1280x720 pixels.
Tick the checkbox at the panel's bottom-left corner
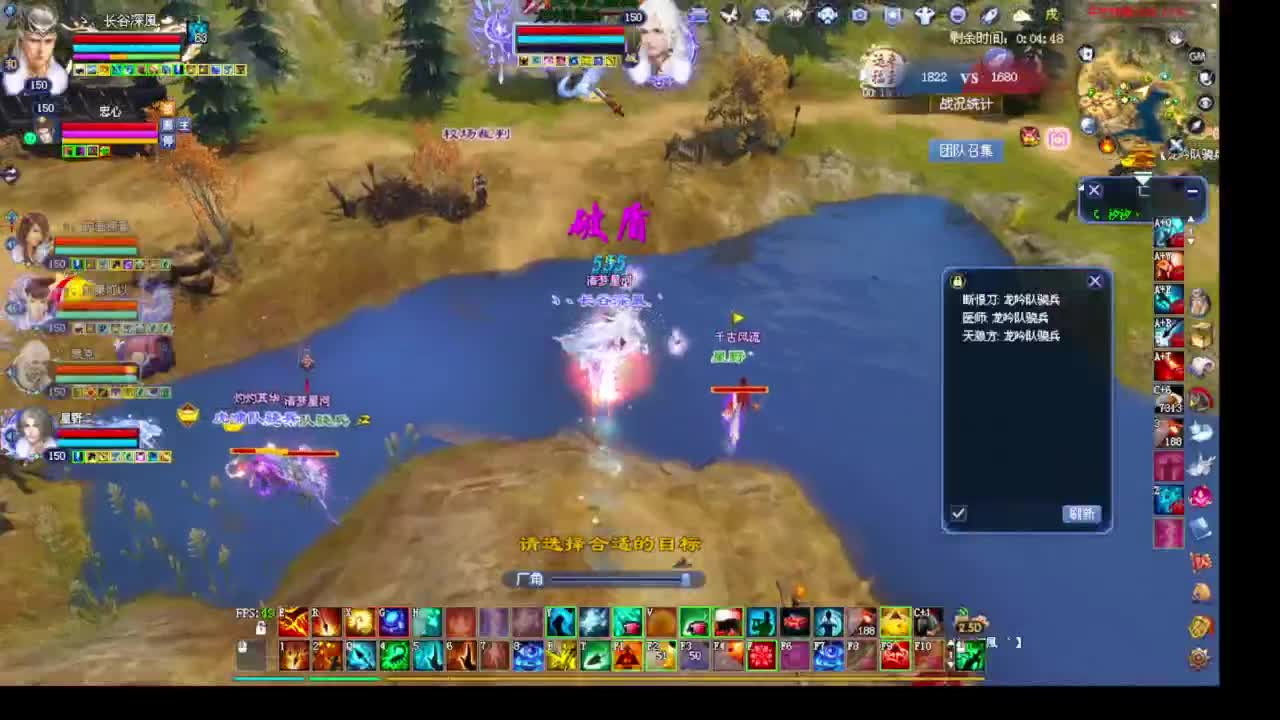click(958, 513)
